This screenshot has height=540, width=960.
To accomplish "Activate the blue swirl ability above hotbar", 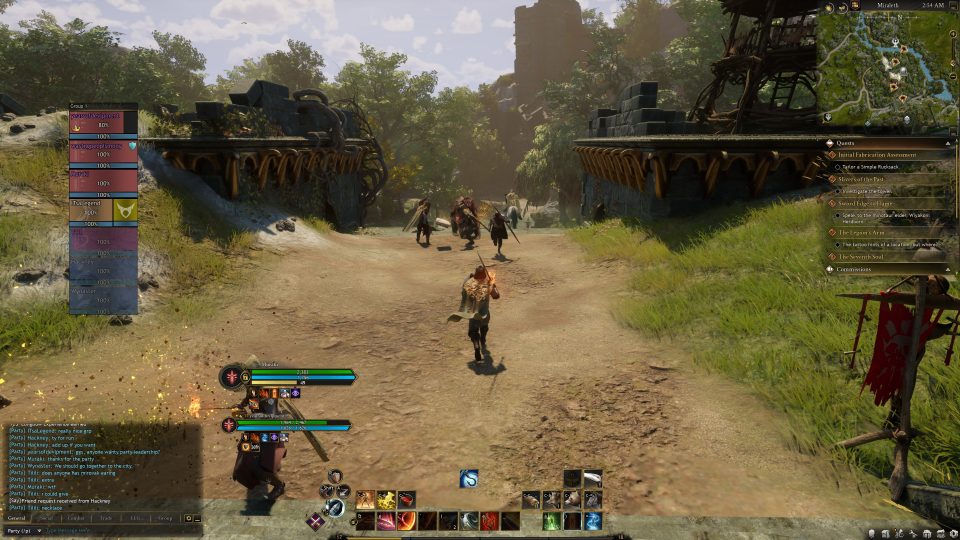I will point(469,479).
